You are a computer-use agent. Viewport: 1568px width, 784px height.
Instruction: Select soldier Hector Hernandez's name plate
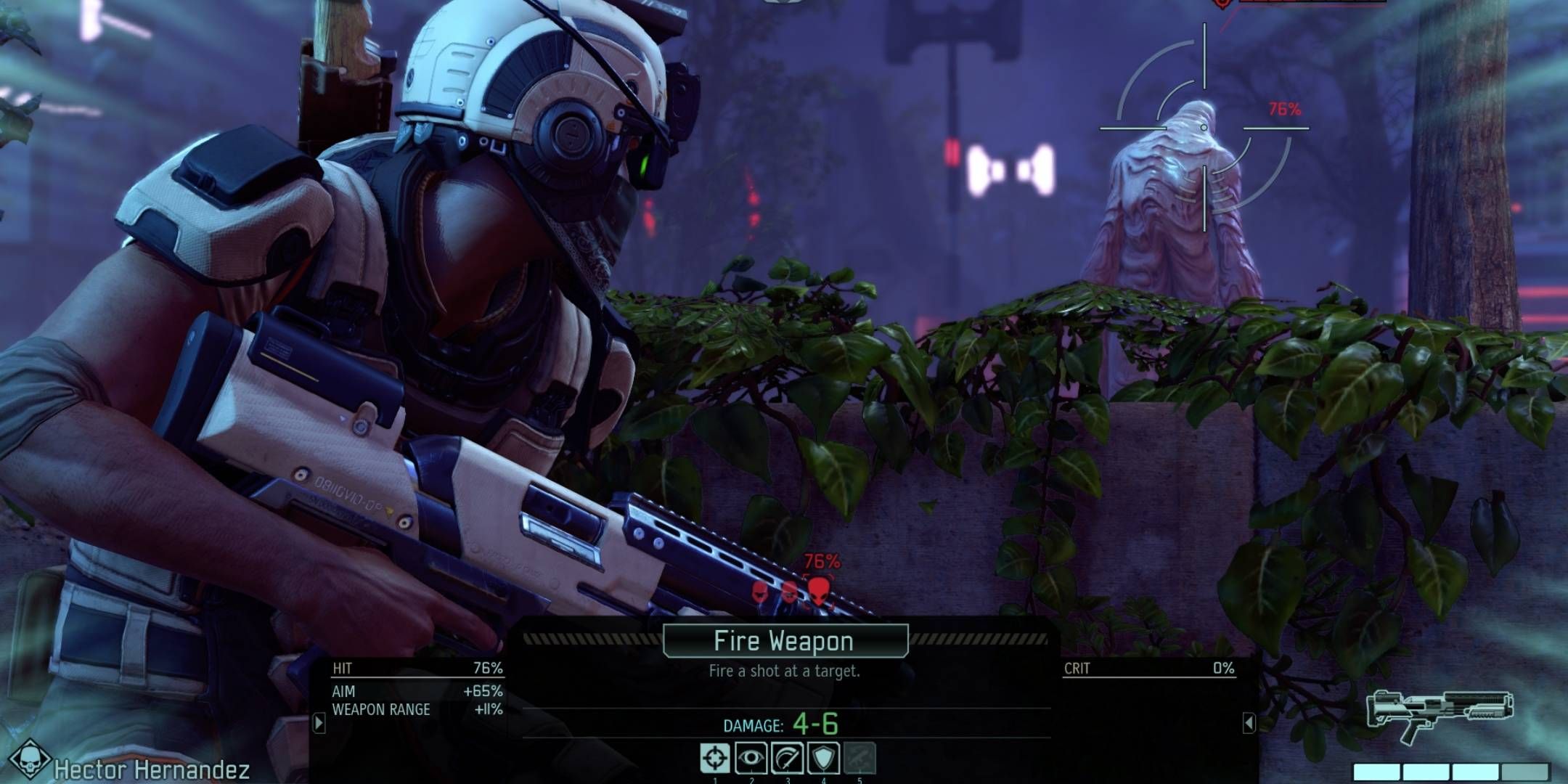151,769
